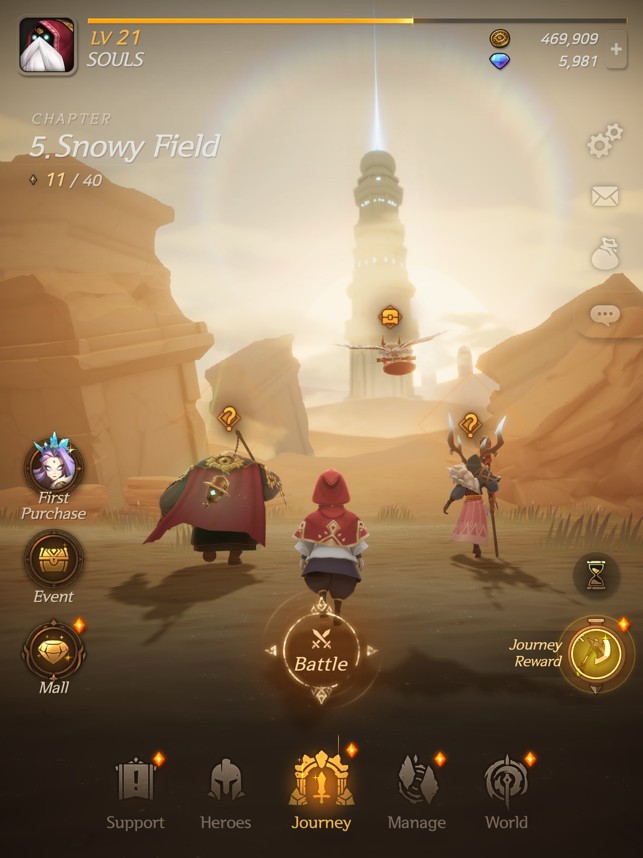Open the chat speech bubble
The height and width of the screenshot is (858, 643).
click(x=604, y=315)
